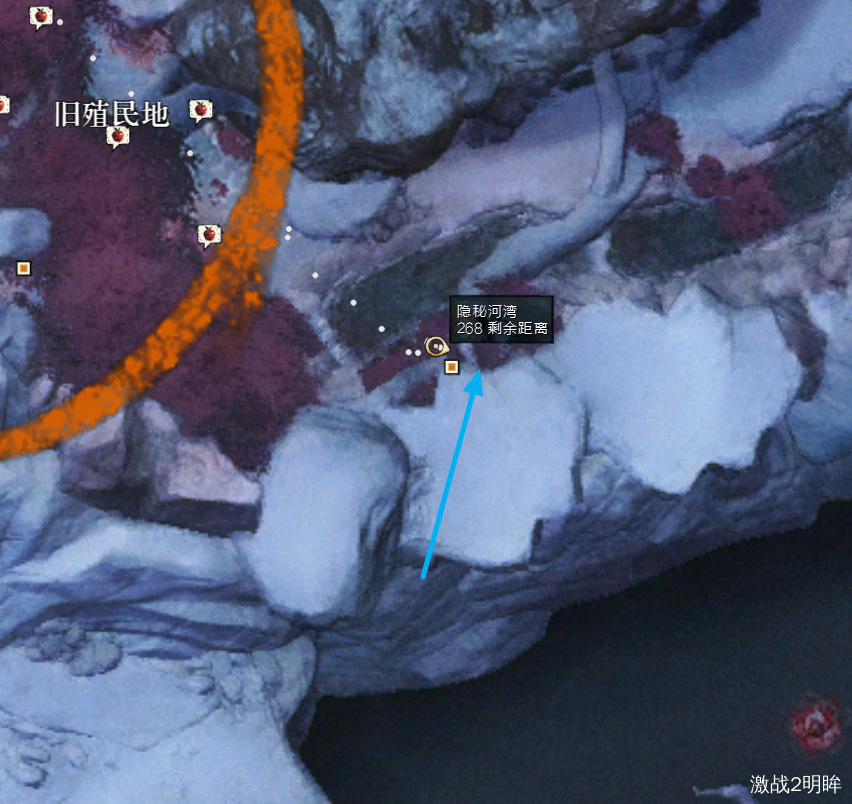Select the apple marker touching the orange ring

coord(209,235)
